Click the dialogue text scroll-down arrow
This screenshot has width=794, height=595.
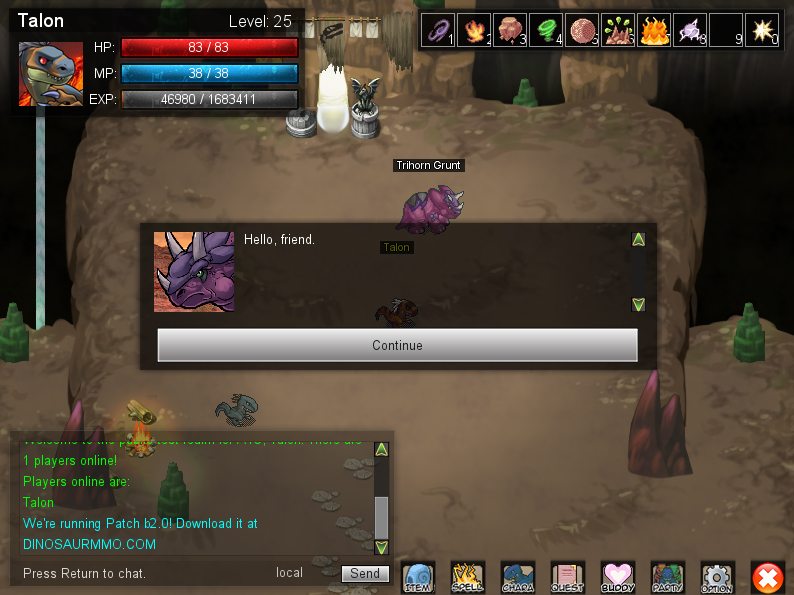638,304
